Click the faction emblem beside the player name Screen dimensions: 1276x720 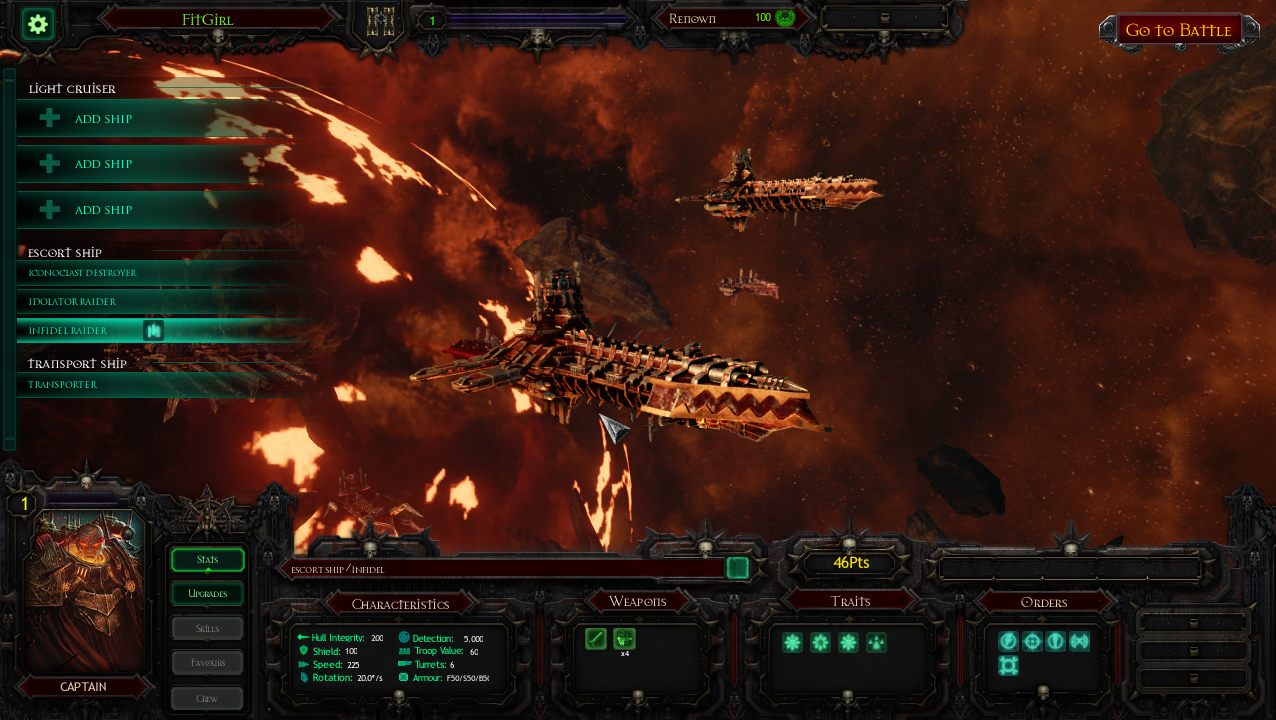coord(381,21)
